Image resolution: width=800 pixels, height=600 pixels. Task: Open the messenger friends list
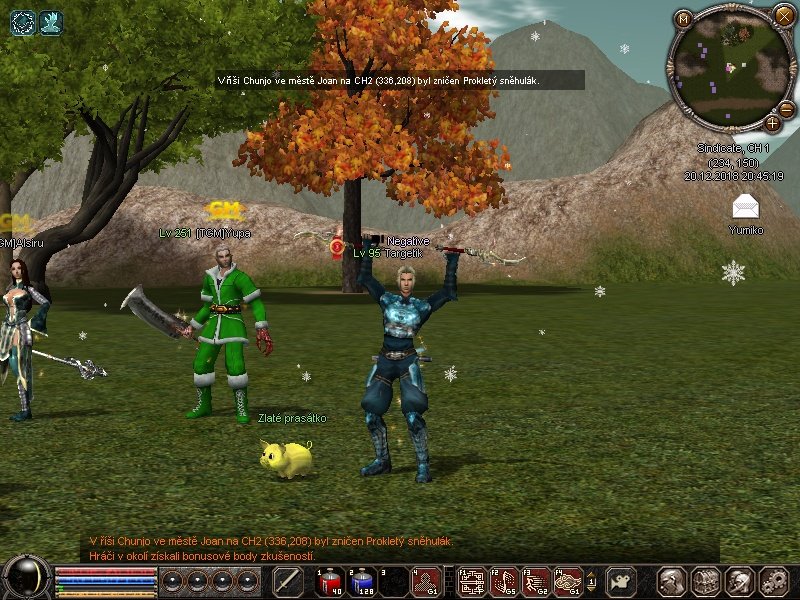(x=740, y=581)
